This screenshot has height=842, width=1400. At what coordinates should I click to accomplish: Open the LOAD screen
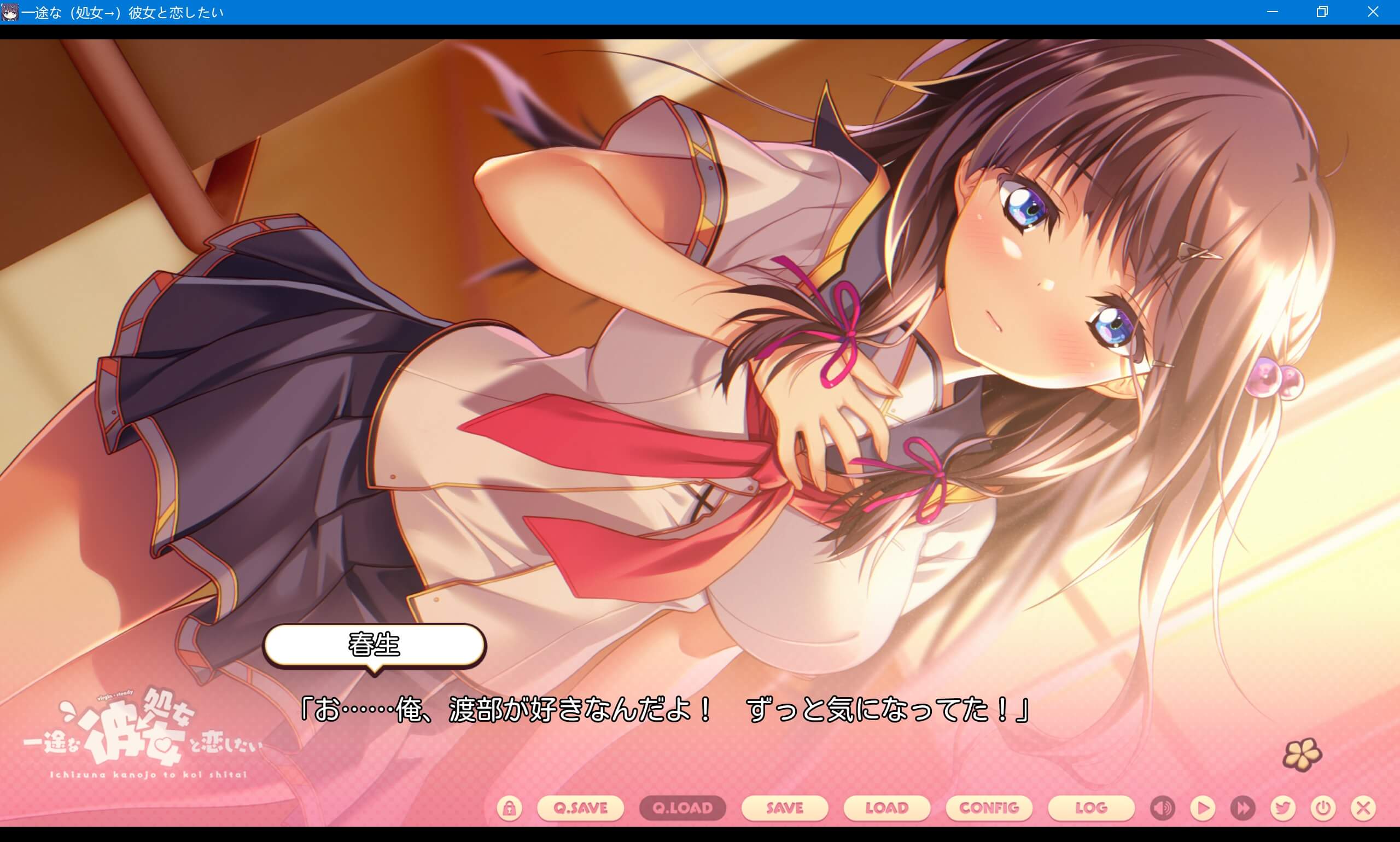pyautogui.click(x=886, y=809)
